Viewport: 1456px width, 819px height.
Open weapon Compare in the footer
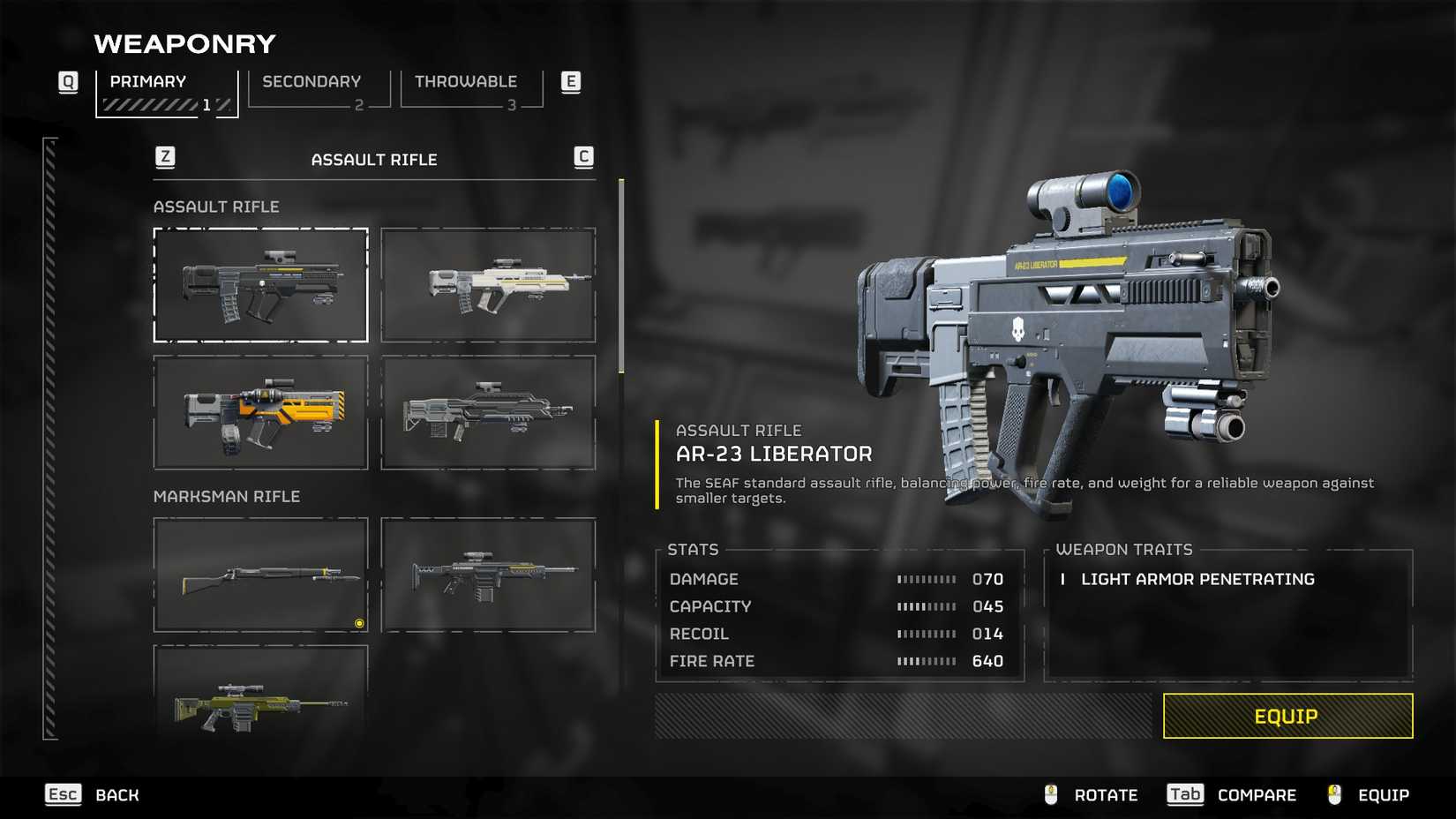tap(1232, 795)
